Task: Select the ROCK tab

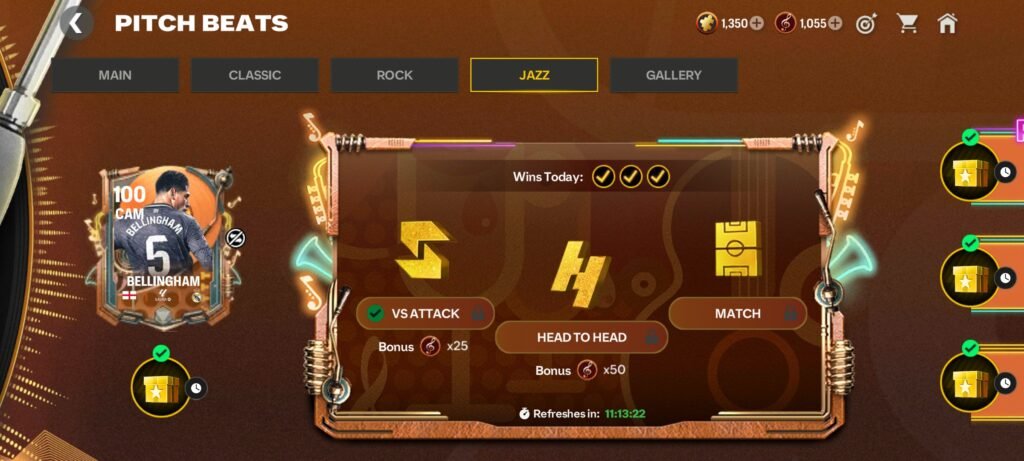Action: coord(394,75)
